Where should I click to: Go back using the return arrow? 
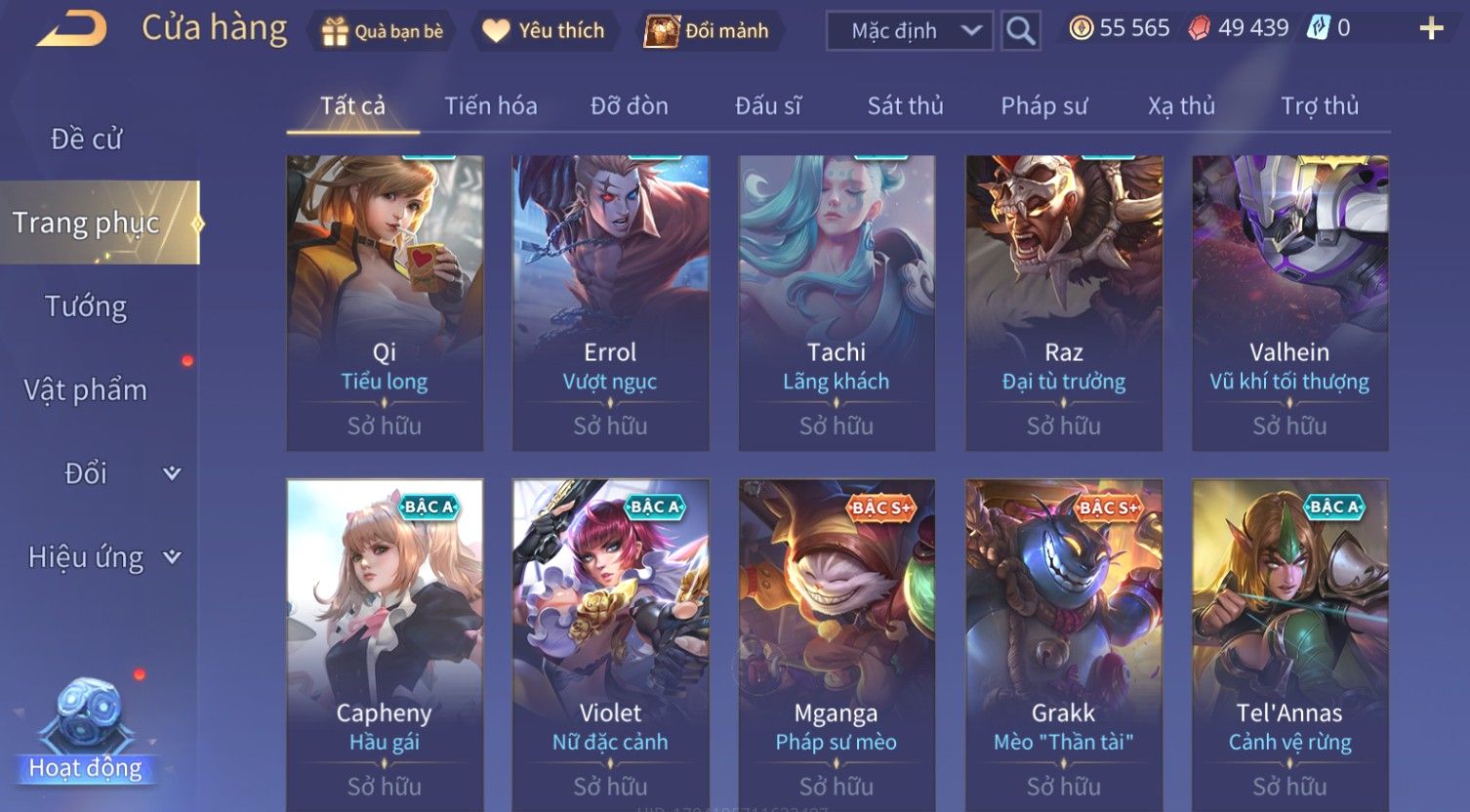click(72, 29)
